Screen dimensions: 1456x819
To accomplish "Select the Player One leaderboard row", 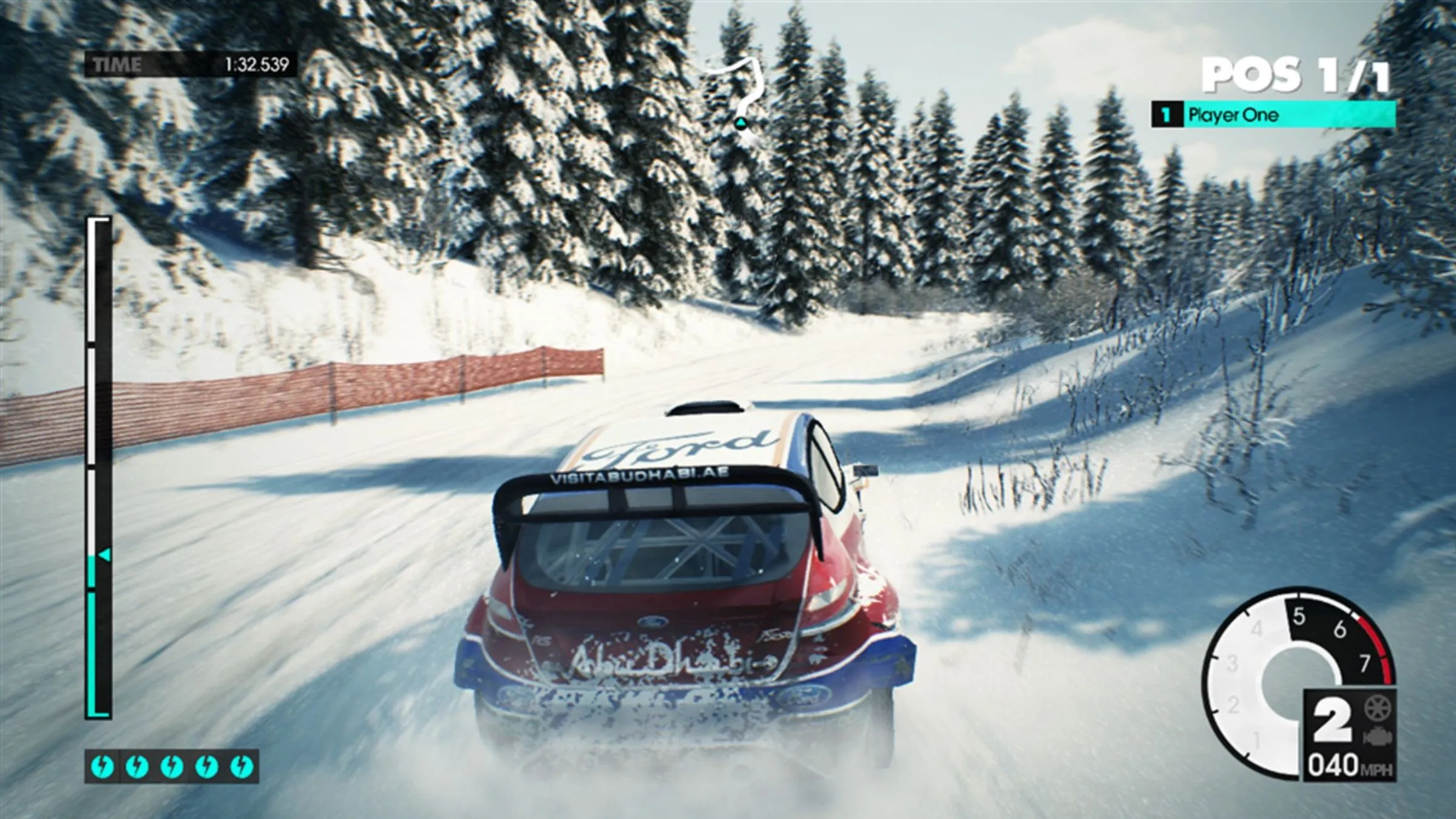I will coord(1273,115).
